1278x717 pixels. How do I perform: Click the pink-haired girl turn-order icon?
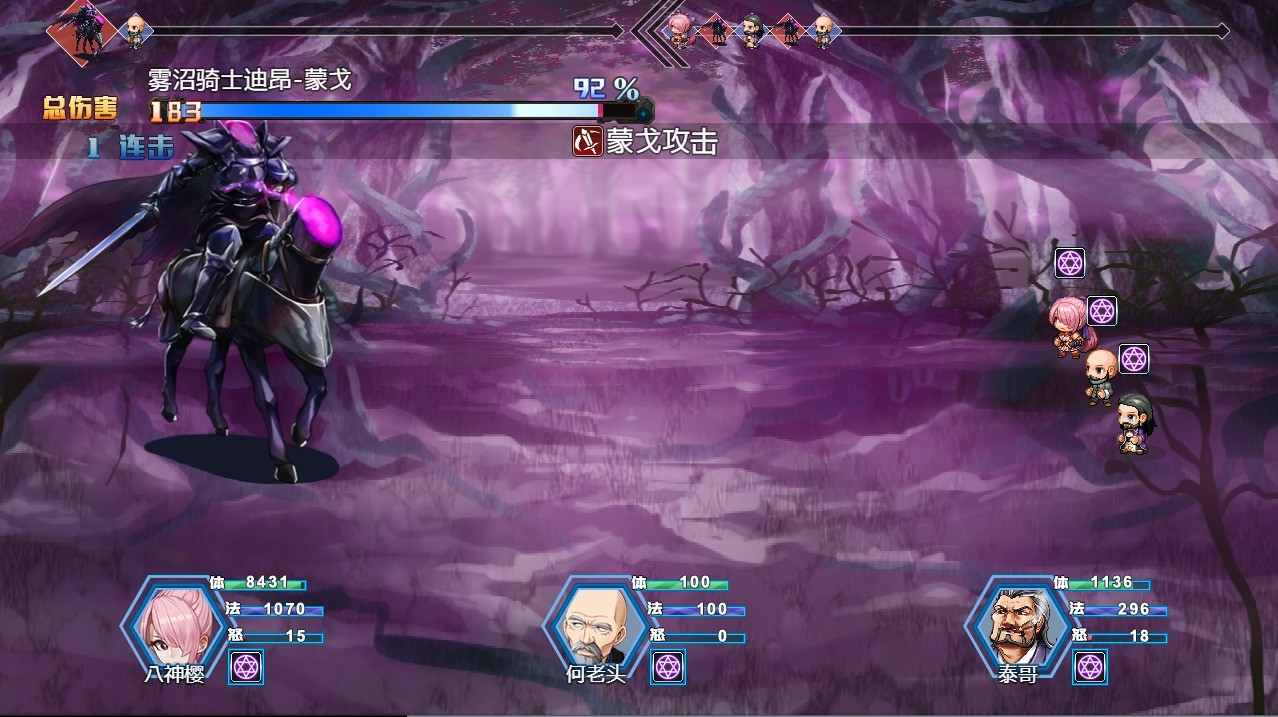coord(682,31)
